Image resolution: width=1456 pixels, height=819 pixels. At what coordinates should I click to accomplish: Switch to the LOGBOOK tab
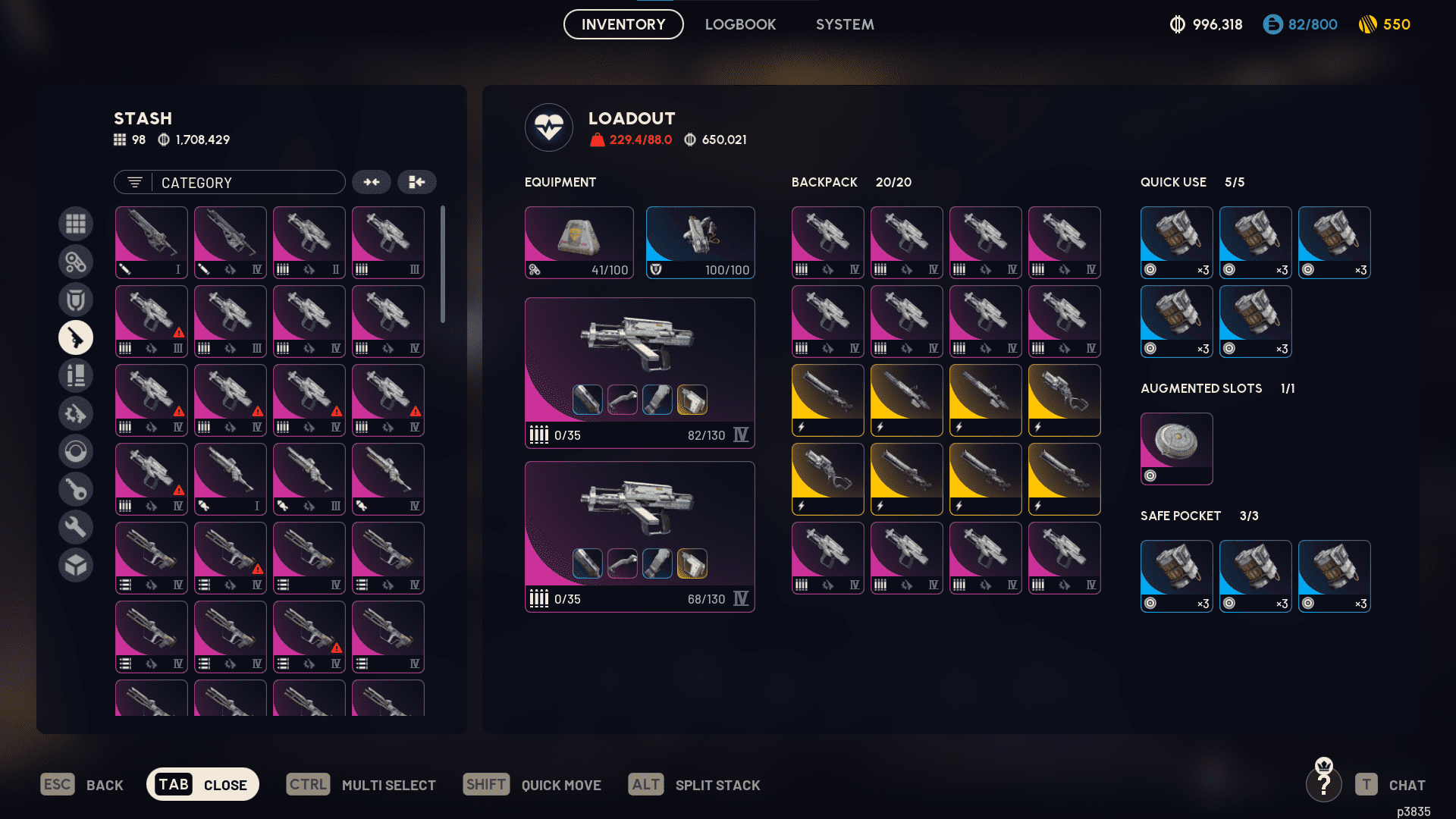click(740, 24)
